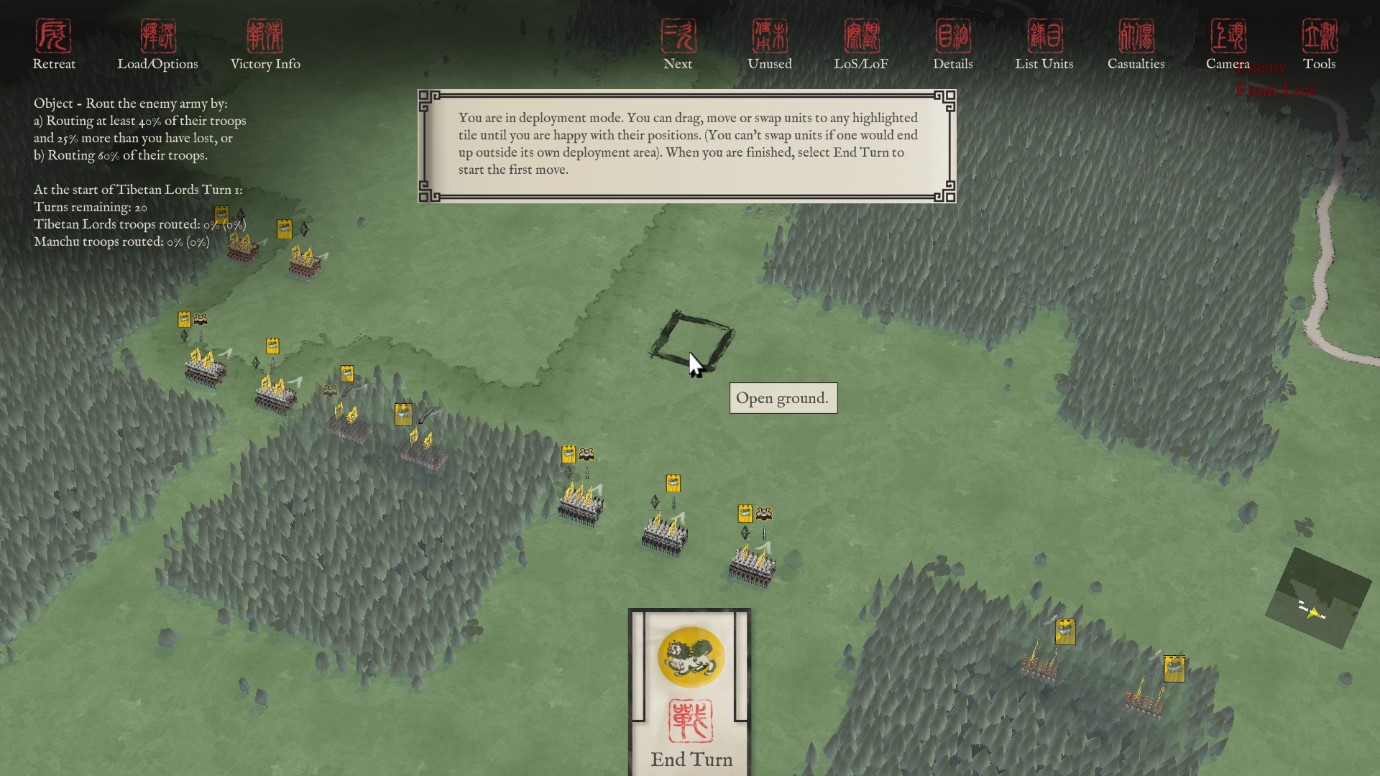Open the Tools menu
The width and height of the screenshot is (1380, 776).
(1319, 44)
